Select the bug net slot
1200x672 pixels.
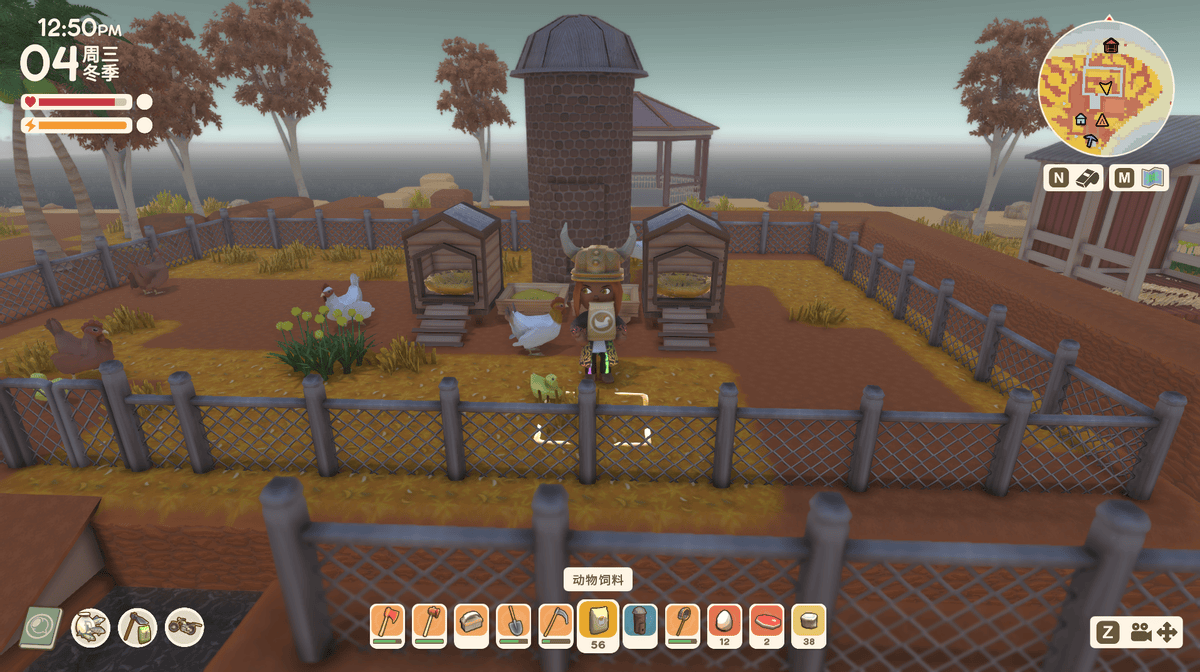682,621
